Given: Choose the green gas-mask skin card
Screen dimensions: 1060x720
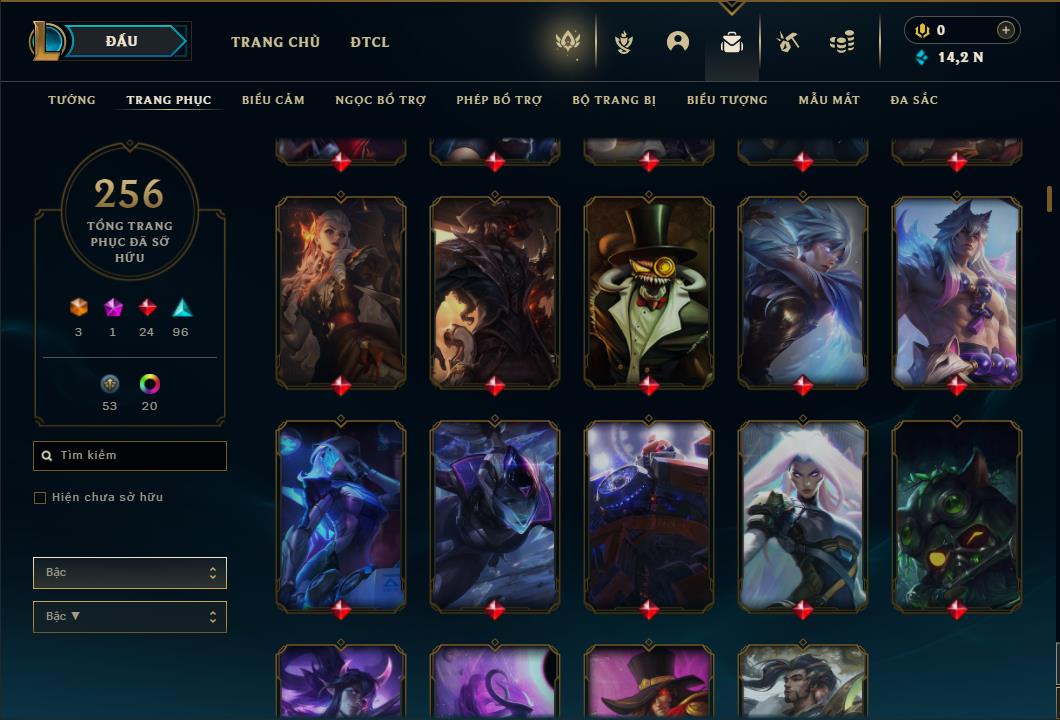Looking at the screenshot, I should pos(957,514).
